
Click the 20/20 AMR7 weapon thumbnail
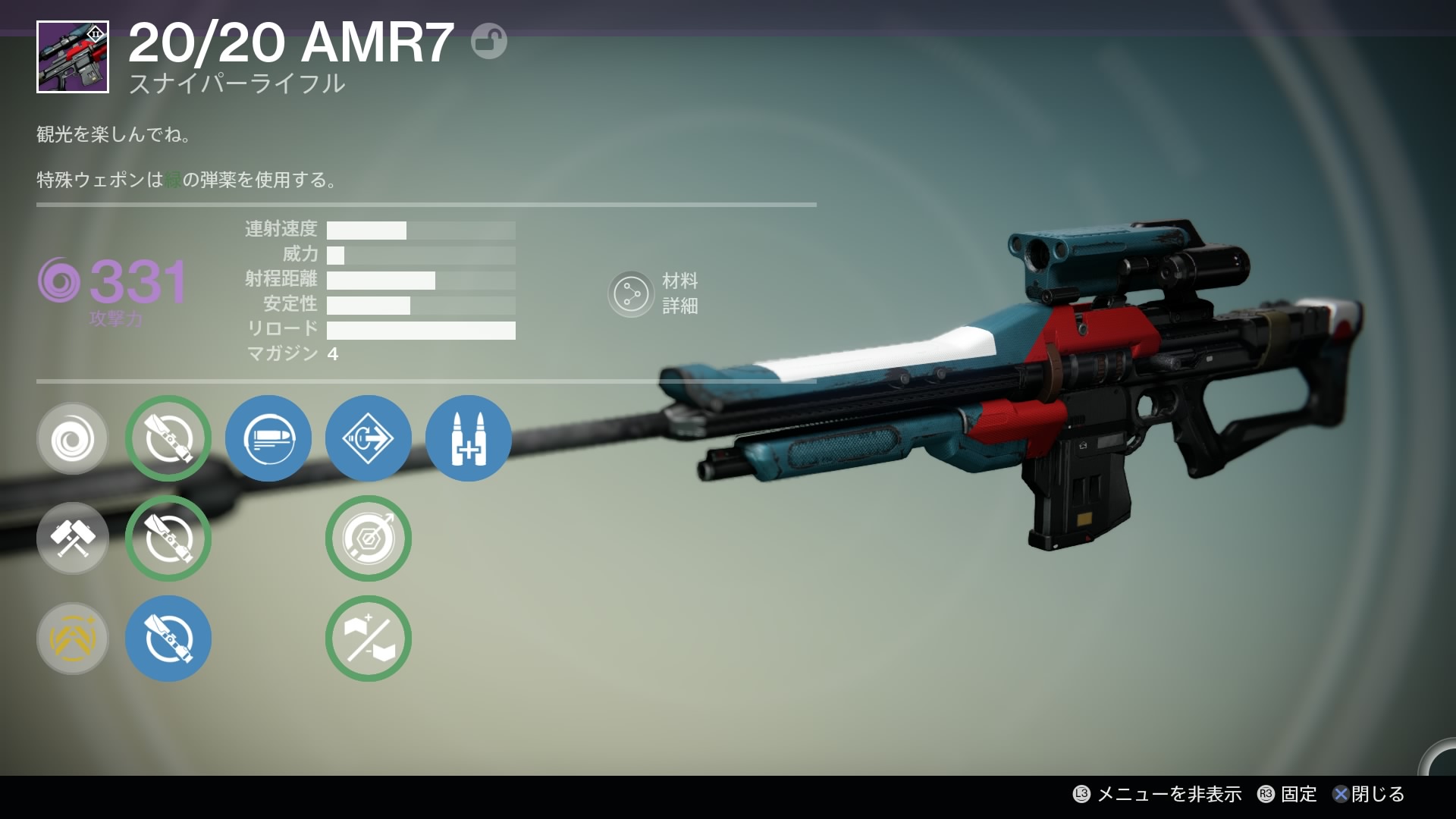(73, 57)
